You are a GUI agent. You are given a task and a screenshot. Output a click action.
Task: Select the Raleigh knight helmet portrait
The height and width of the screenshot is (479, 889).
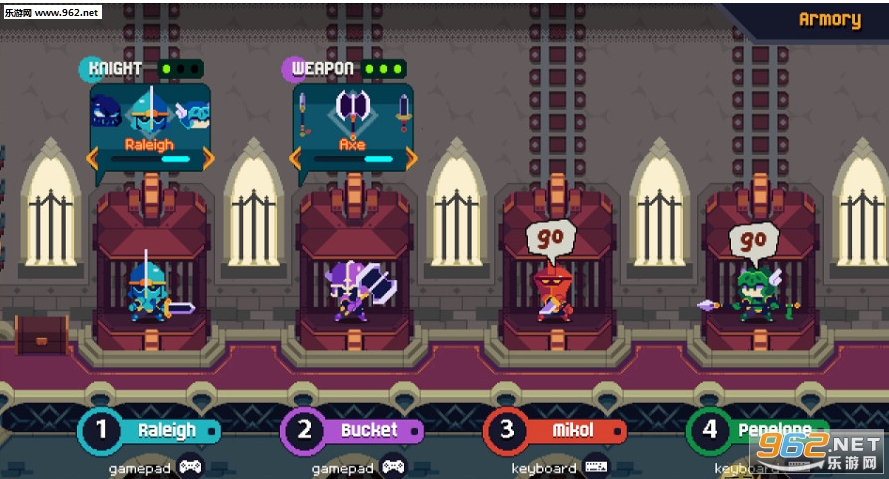(149, 113)
